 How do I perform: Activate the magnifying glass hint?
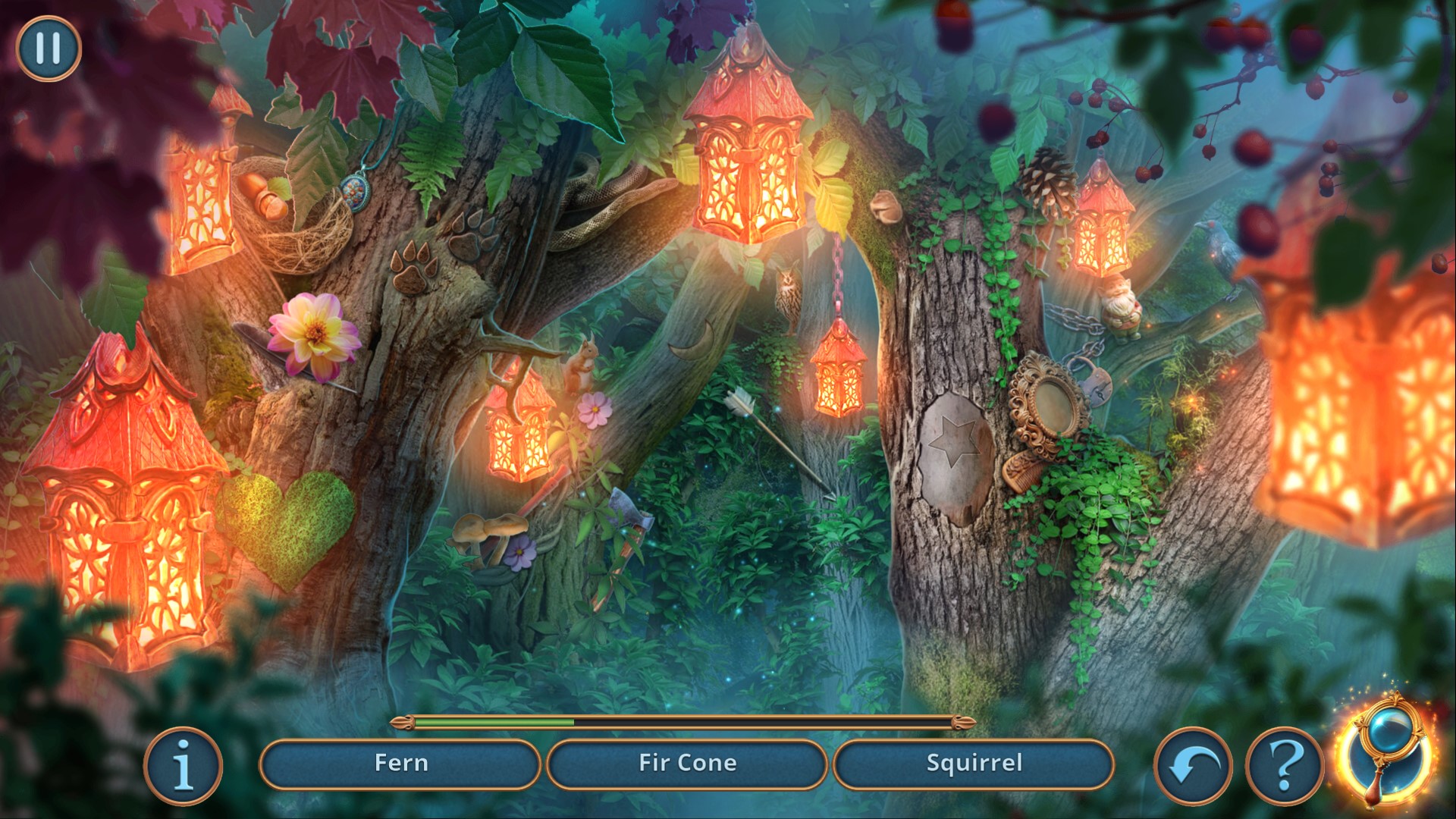(x=1385, y=761)
